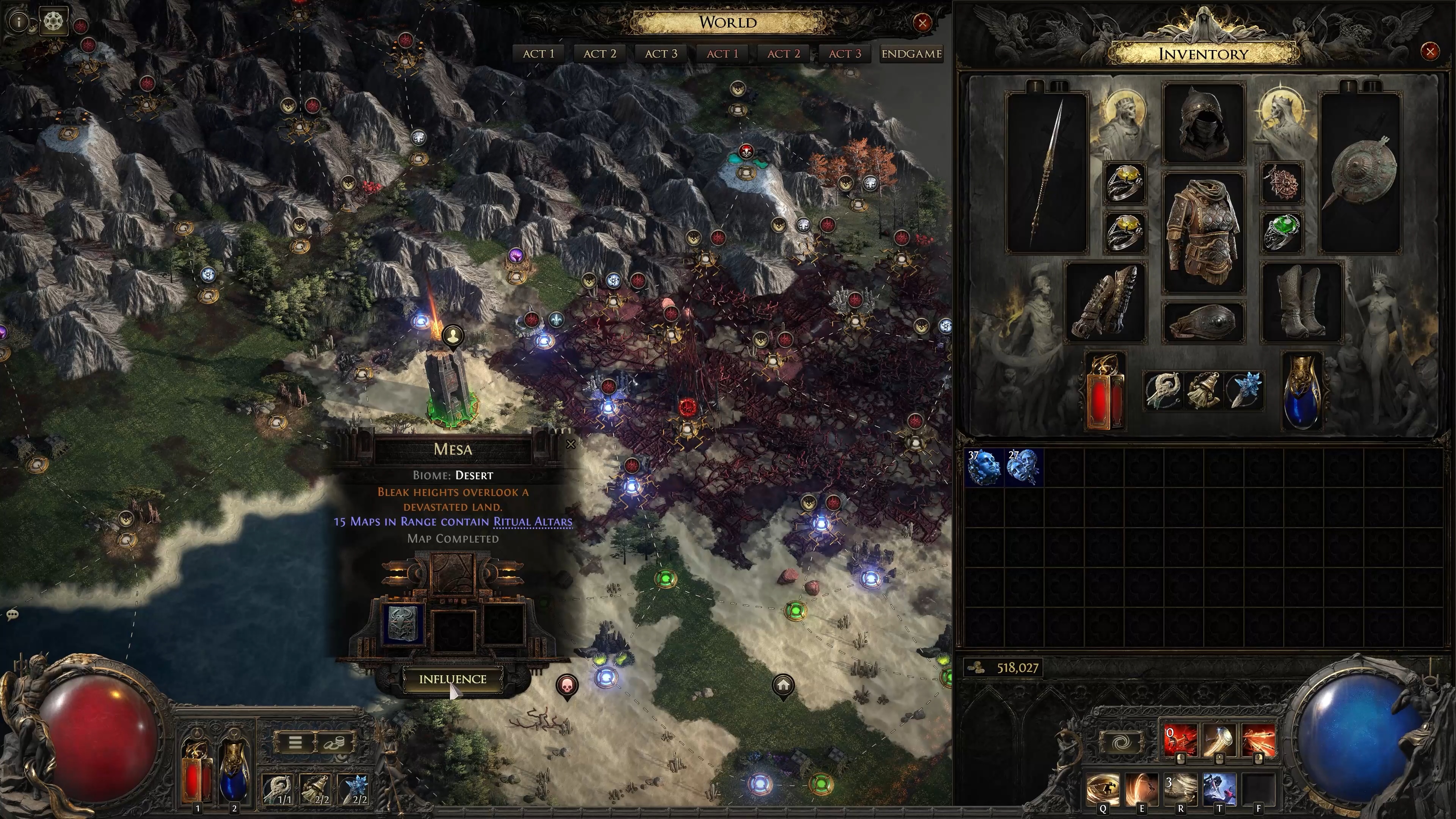This screenshot has height=819, width=1456.
Task: Open the map info icon
Action: point(19,22)
